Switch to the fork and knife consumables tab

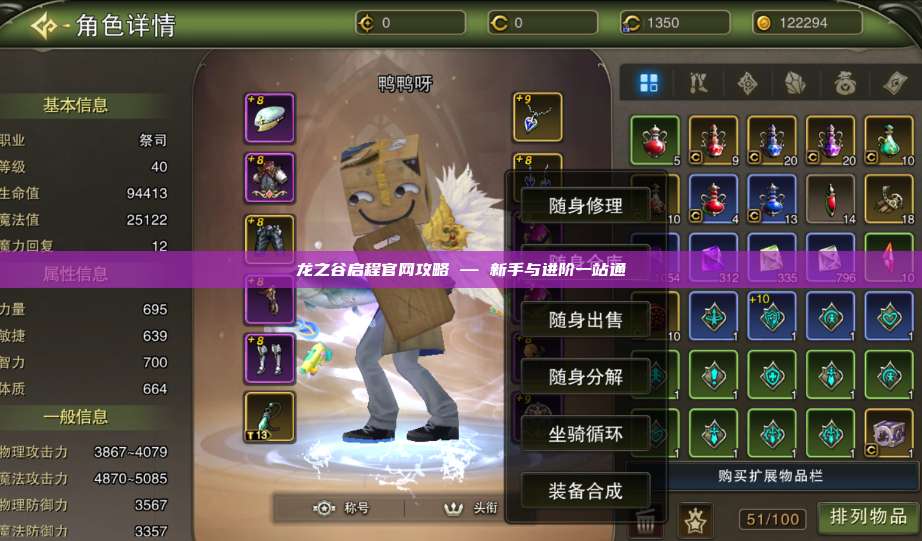tap(698, 83)
